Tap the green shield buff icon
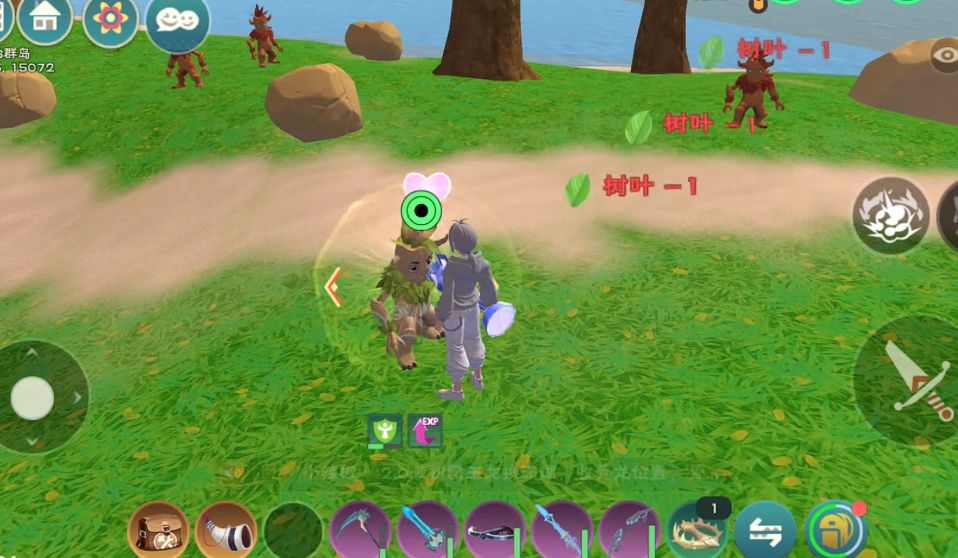This screenshot has height=558, width=958. pyautogui.click(x=385, y=431)
